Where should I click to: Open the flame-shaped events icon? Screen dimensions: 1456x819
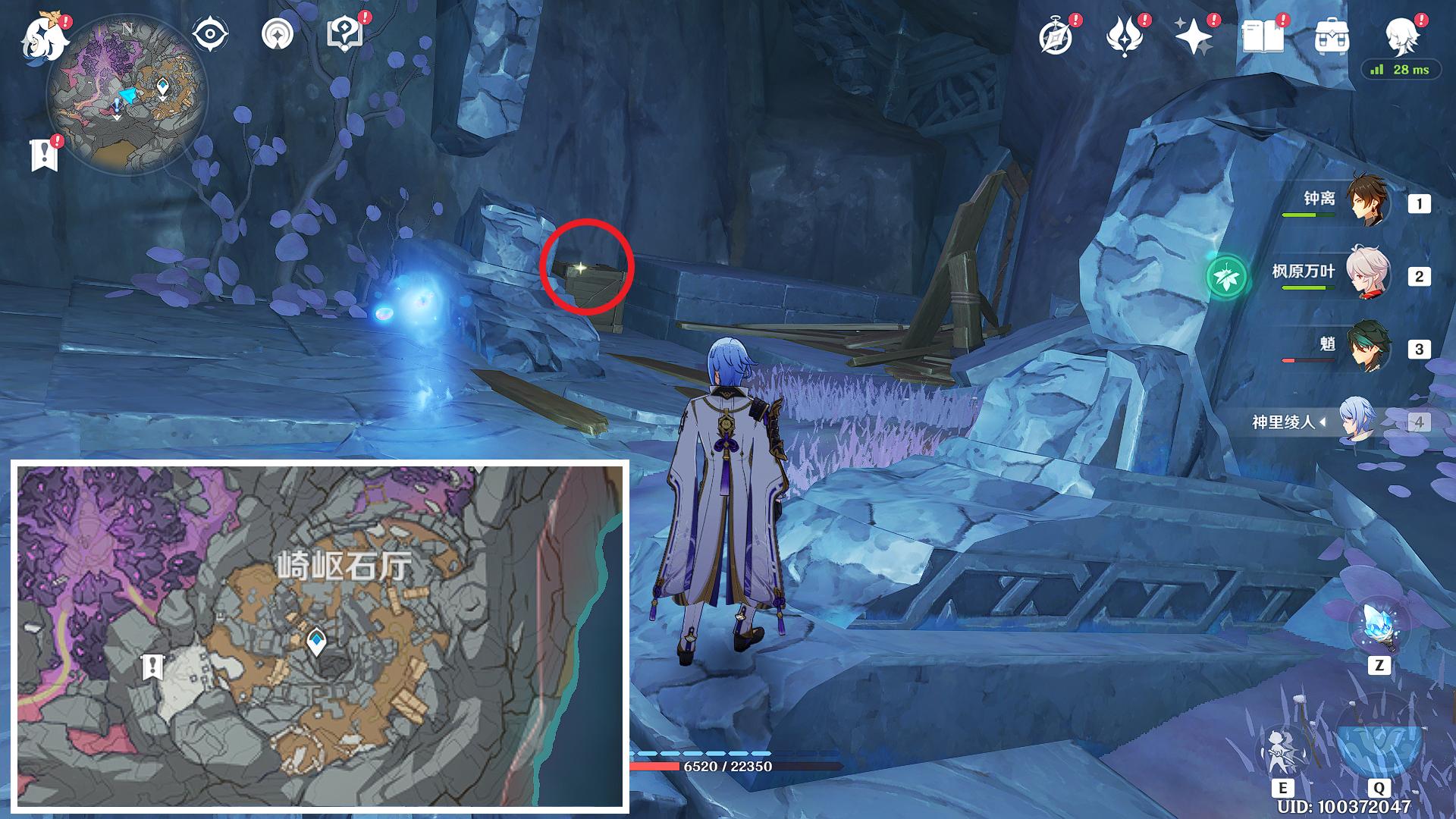[1125, 36]
